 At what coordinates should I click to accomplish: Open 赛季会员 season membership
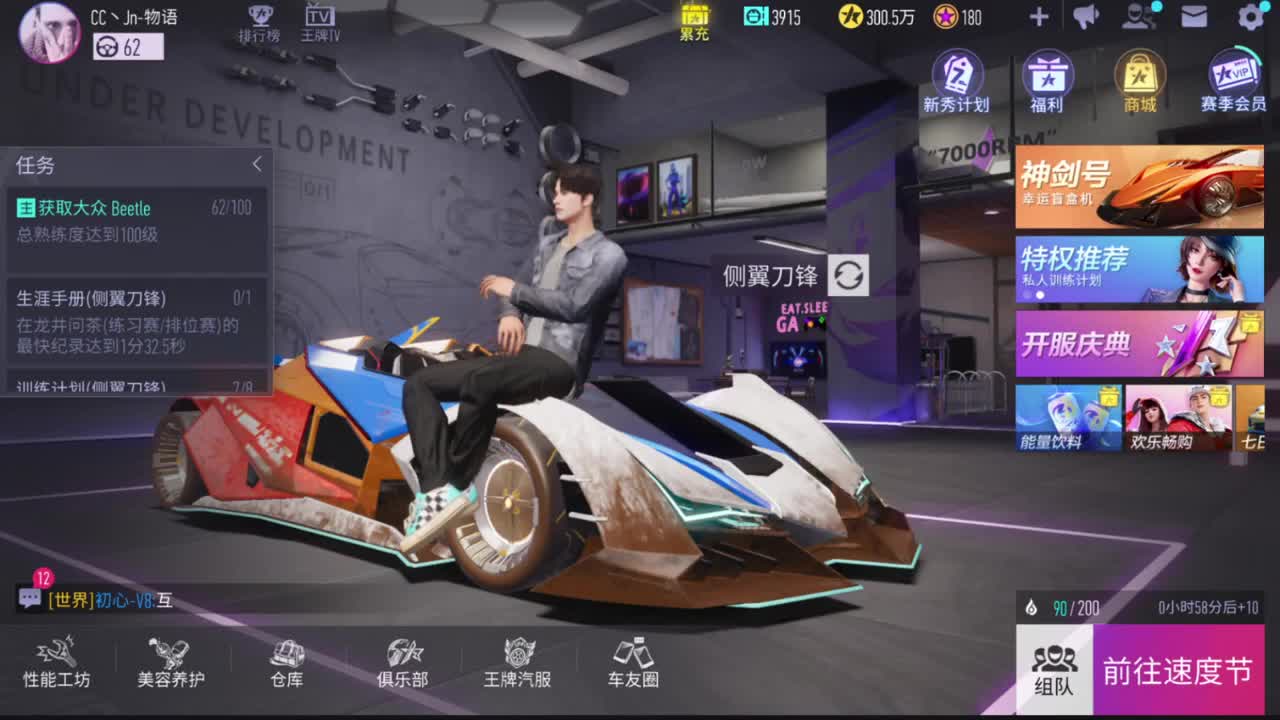tap(1234, 80)
